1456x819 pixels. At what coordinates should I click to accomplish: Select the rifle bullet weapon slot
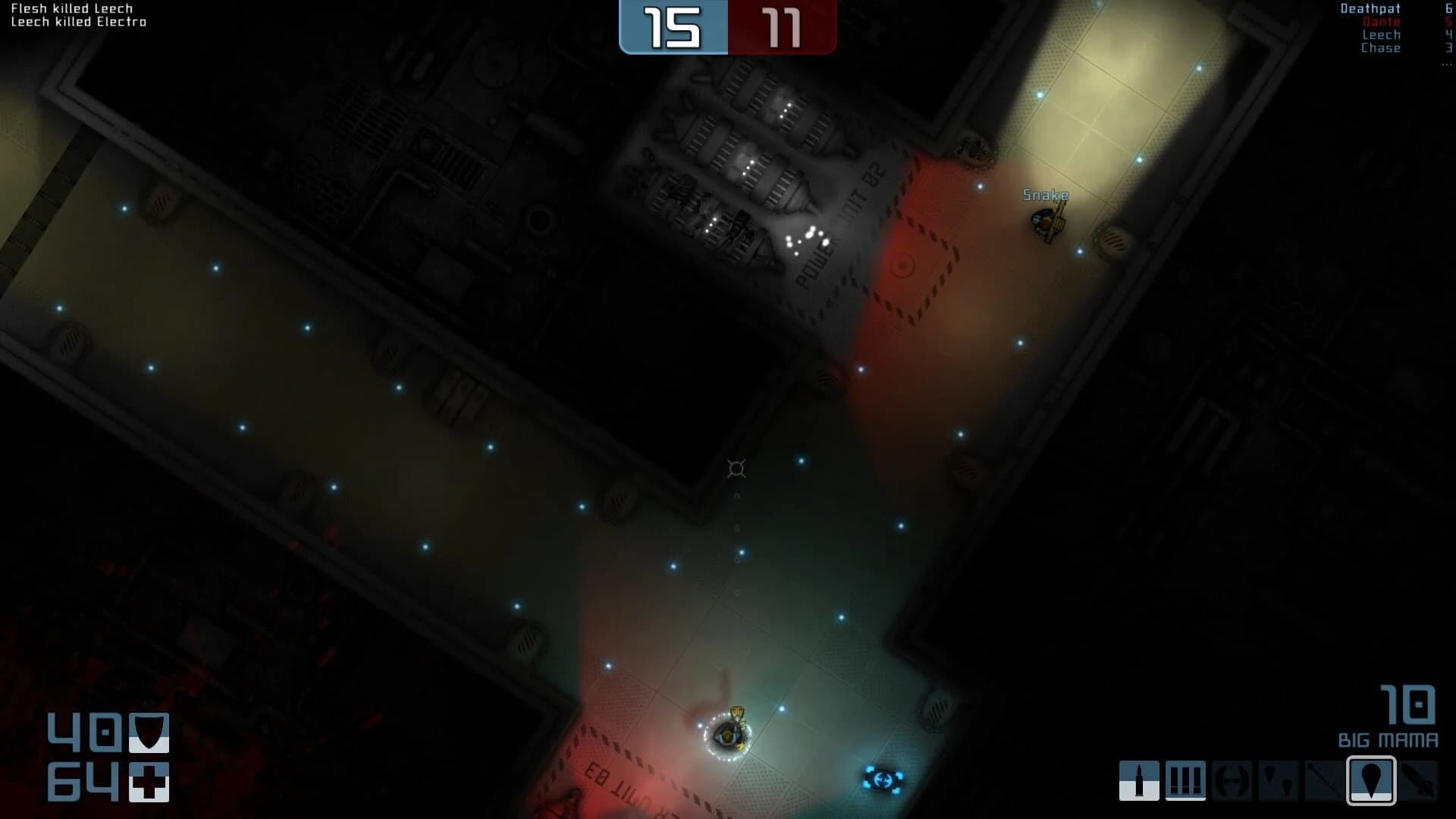tap(1141, 781)
